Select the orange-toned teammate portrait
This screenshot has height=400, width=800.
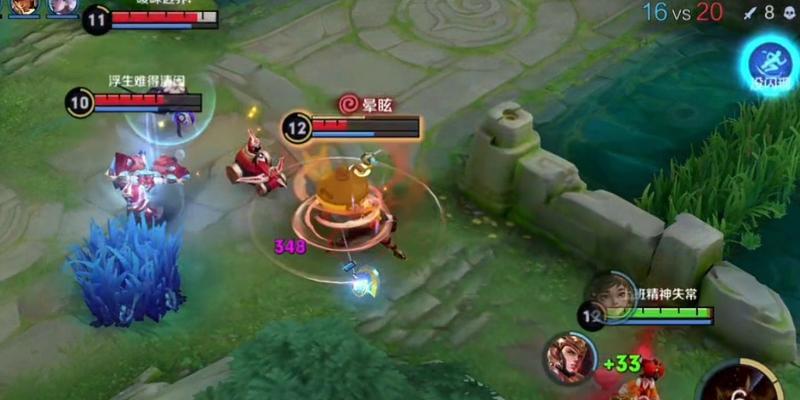tap(25, 7)
